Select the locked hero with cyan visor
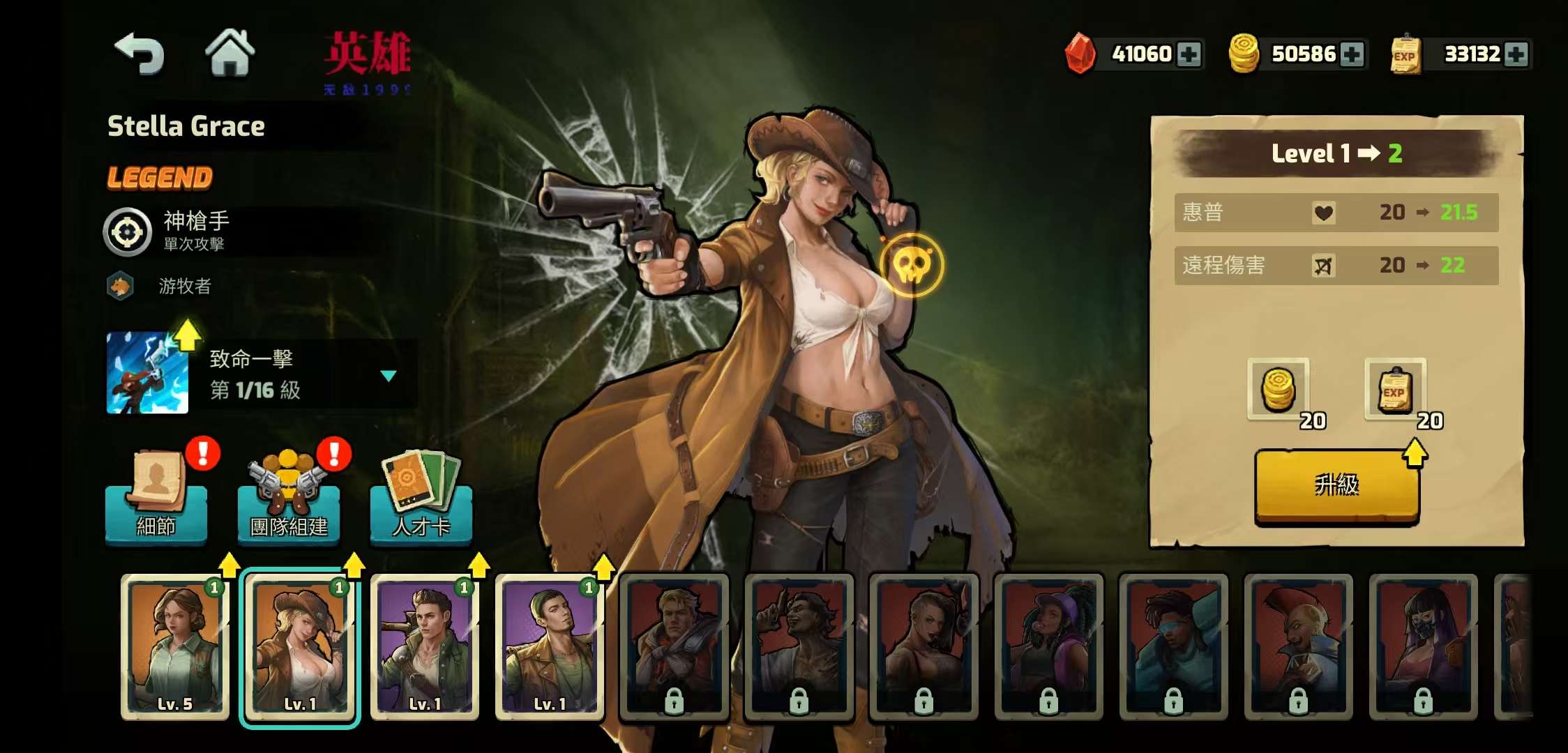1568x753 pixels. click(x=1173, y=646)
